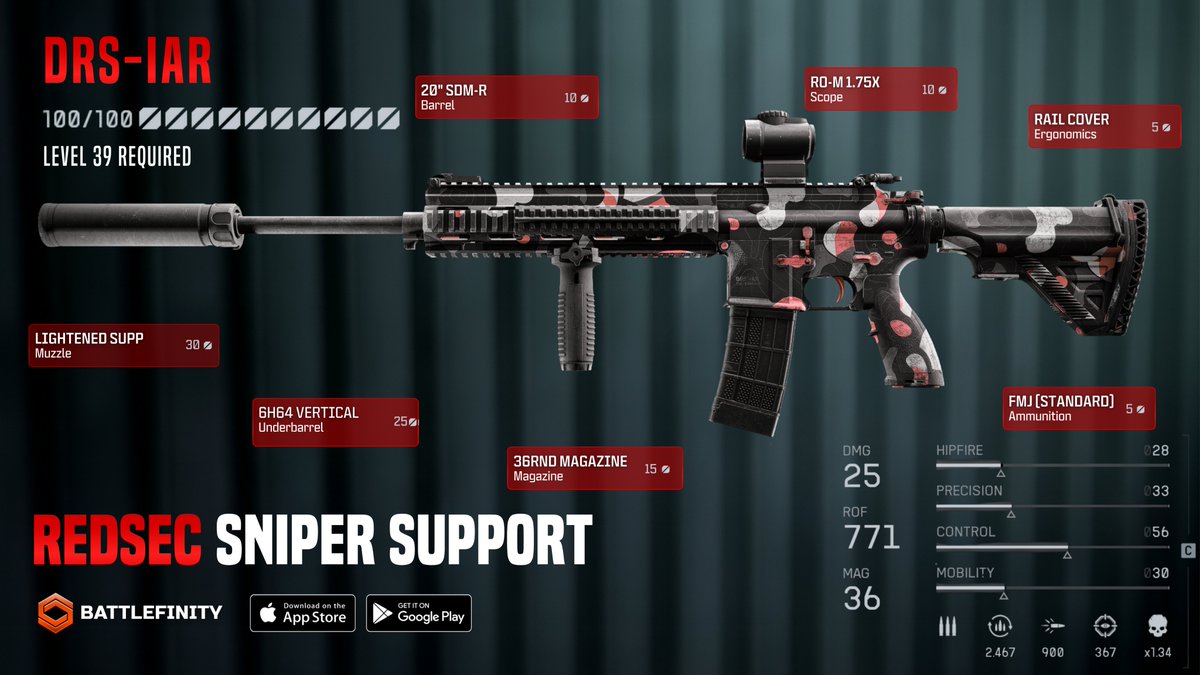This screenshot has height=675, width=1200.
Task: Select the 36RND Magazine attachment
Action: (x=594, y=468)
